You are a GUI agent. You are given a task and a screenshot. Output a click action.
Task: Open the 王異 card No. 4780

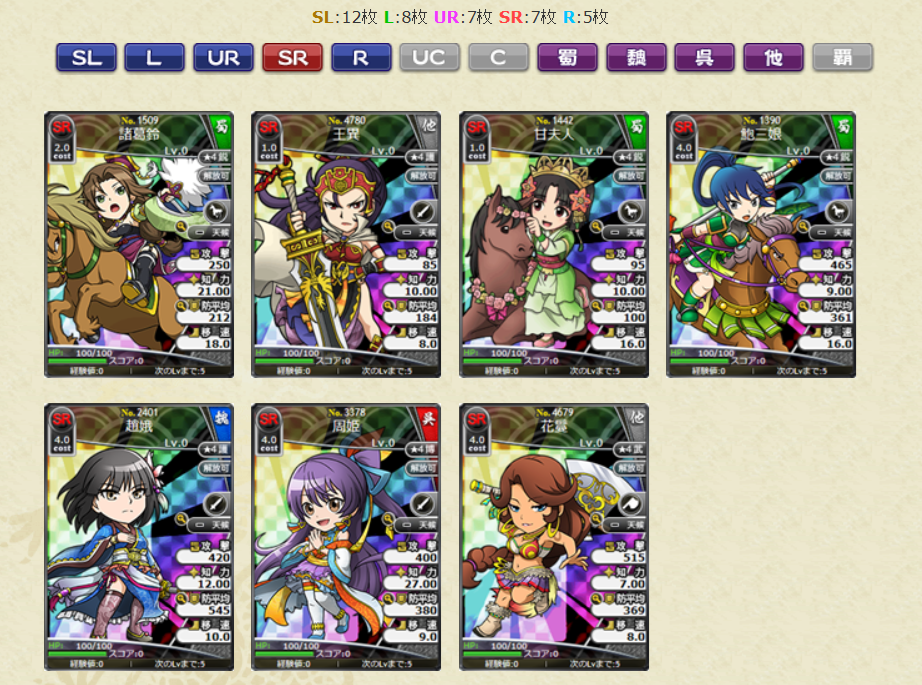pos(346,244)
